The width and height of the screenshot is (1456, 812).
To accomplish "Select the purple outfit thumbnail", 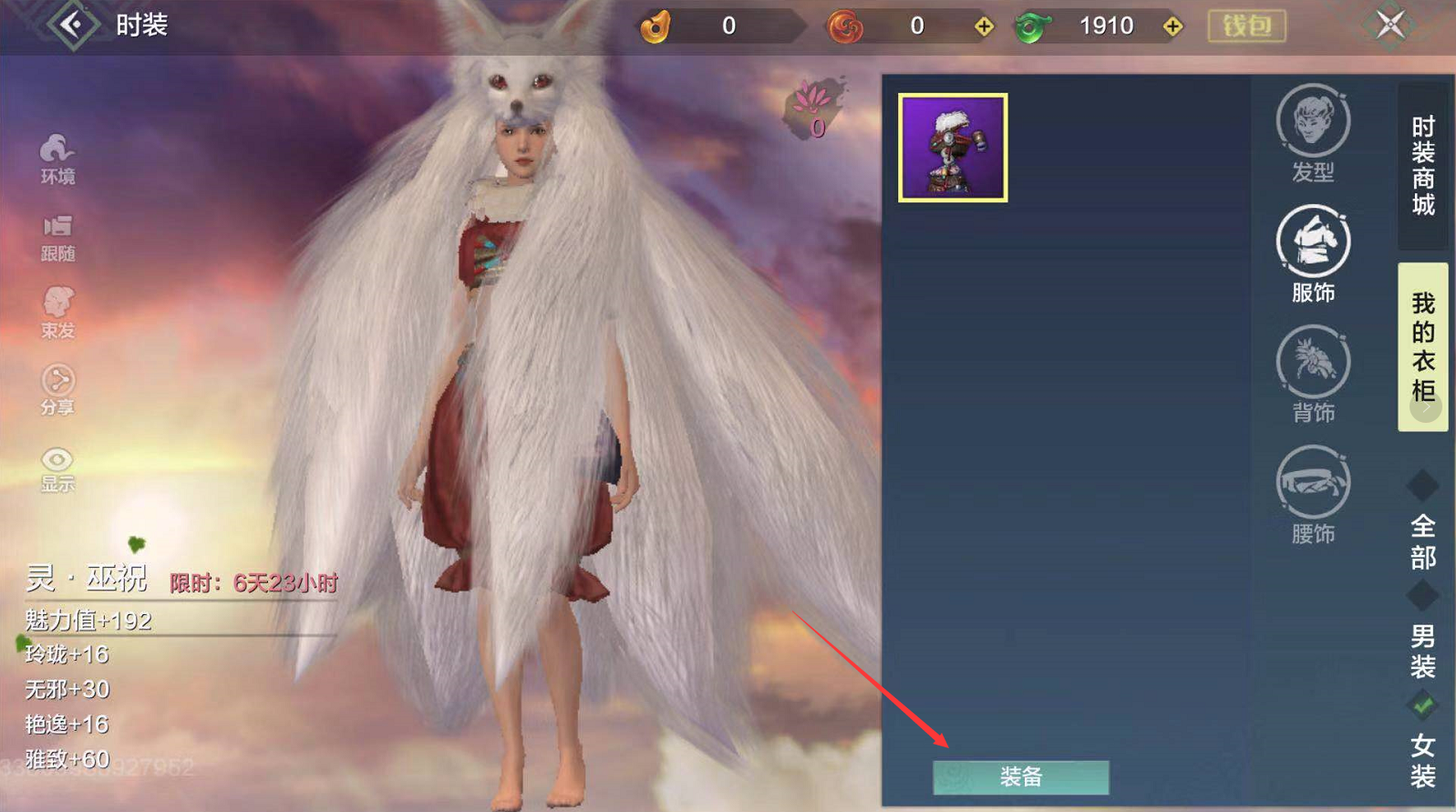I will (953, 148).
